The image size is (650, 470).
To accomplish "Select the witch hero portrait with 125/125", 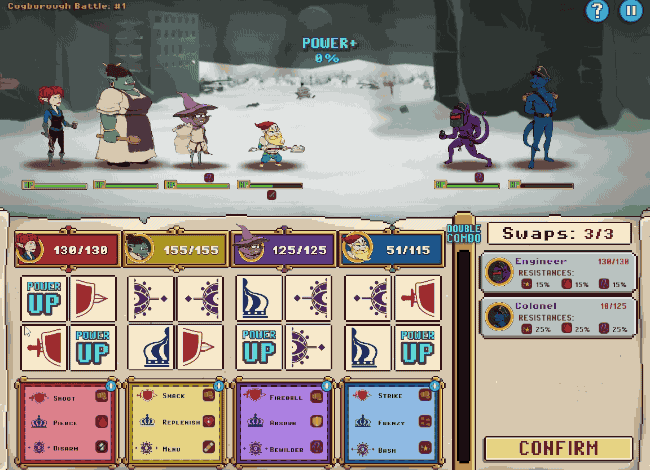I will coord(282,250).
